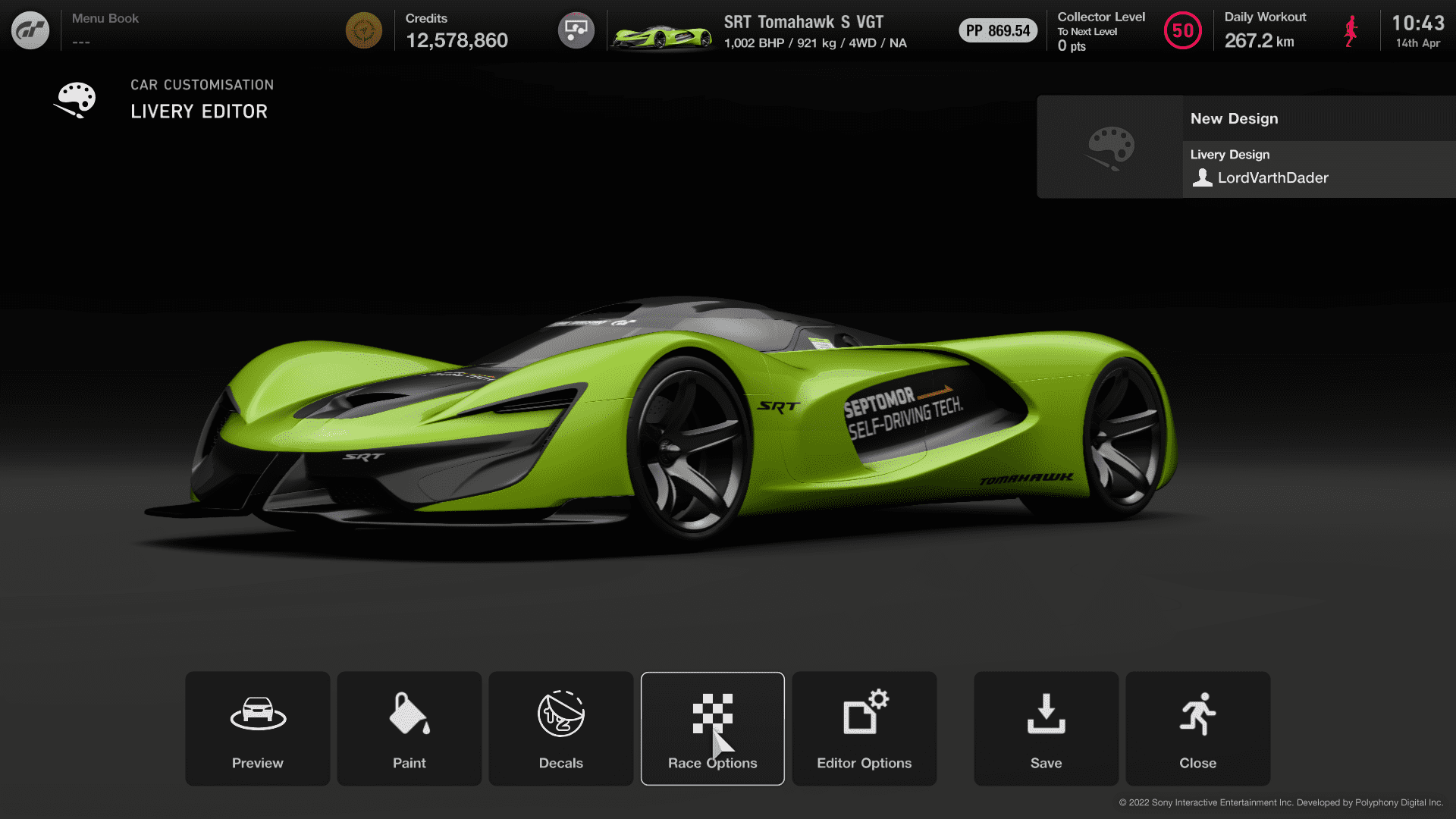The image size is (1456, 819).
Task: Open the Menu Book panel
Action: coord(105,29)
